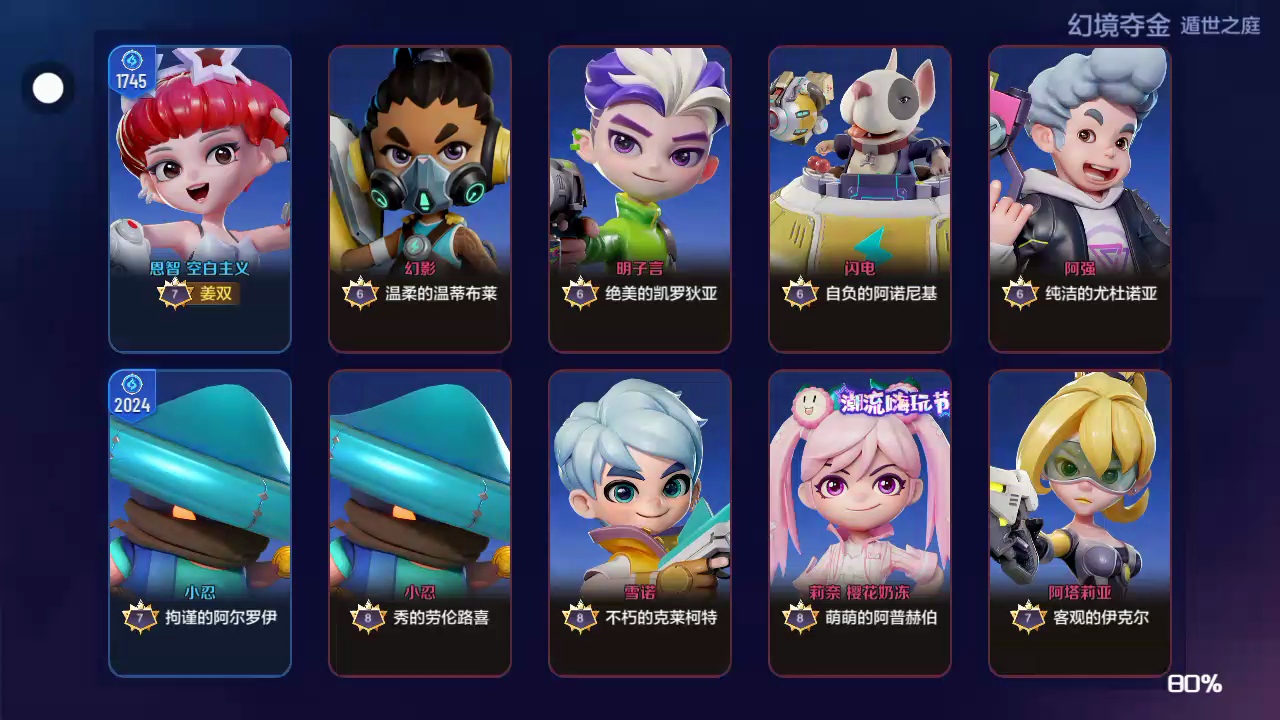Click the white circle button

coord(48,88)
